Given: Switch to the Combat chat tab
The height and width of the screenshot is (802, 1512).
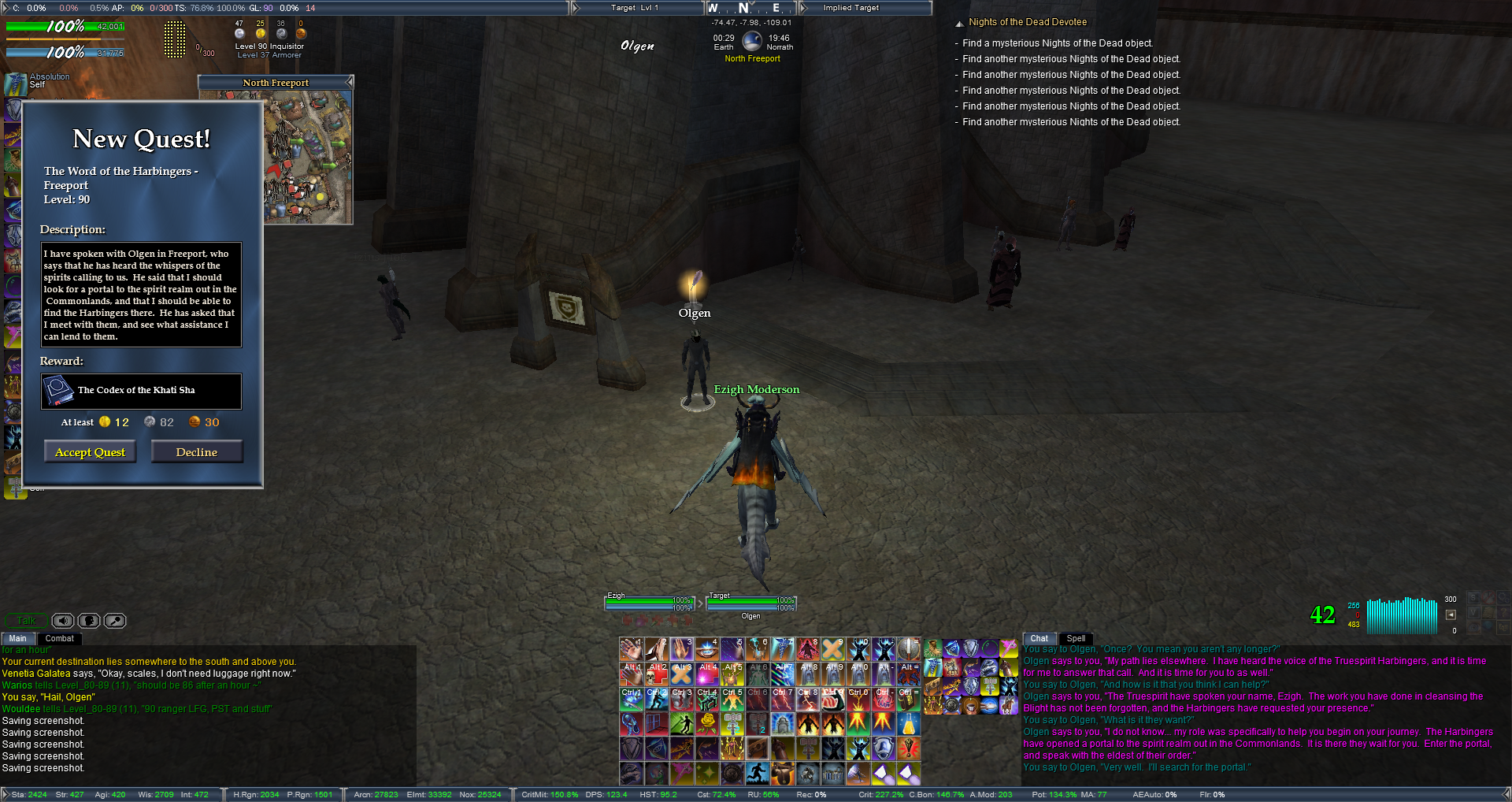Looking at the screenshot, I should click(59, 639).
